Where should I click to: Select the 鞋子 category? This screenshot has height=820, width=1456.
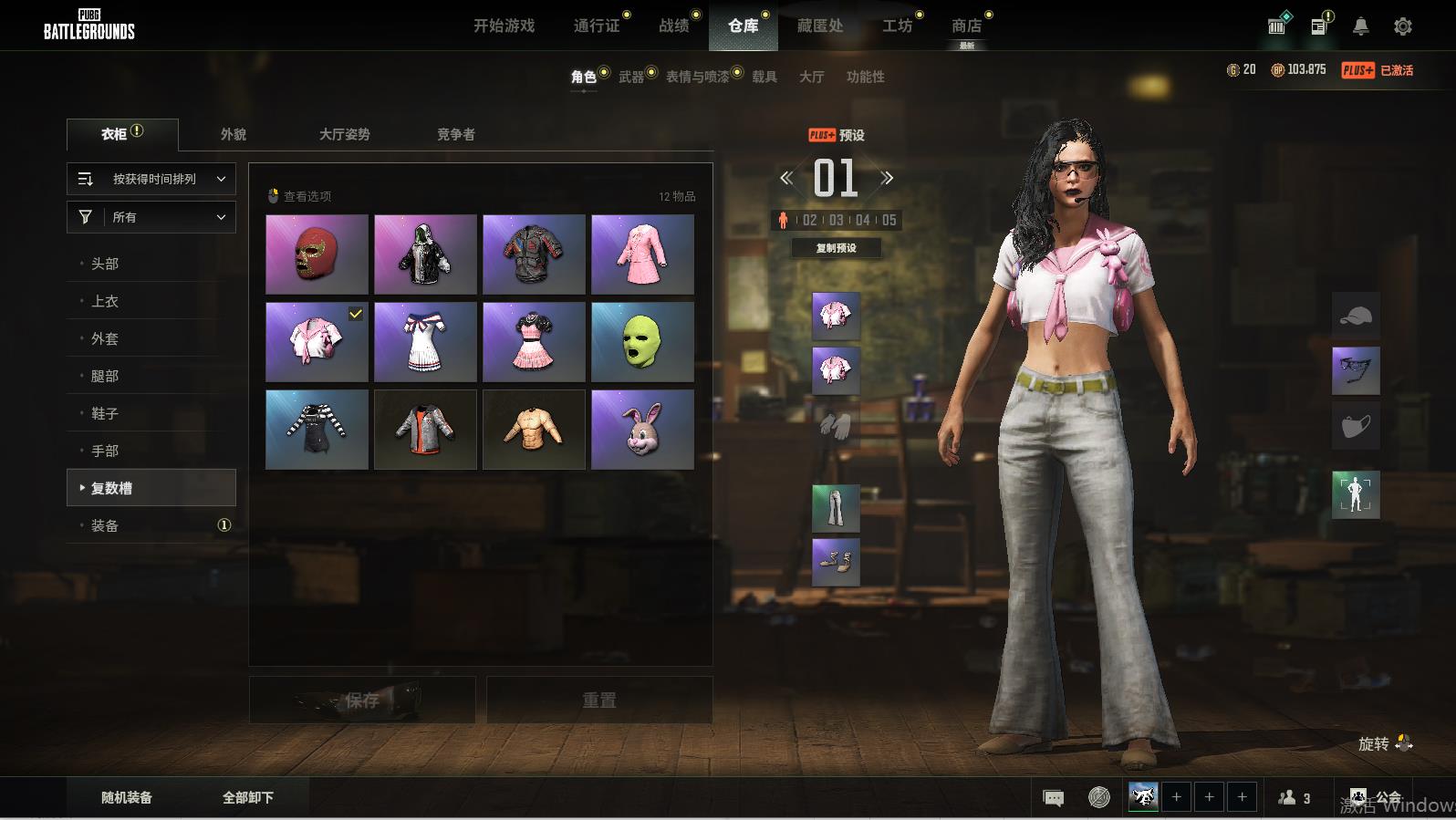coord(105,413)
